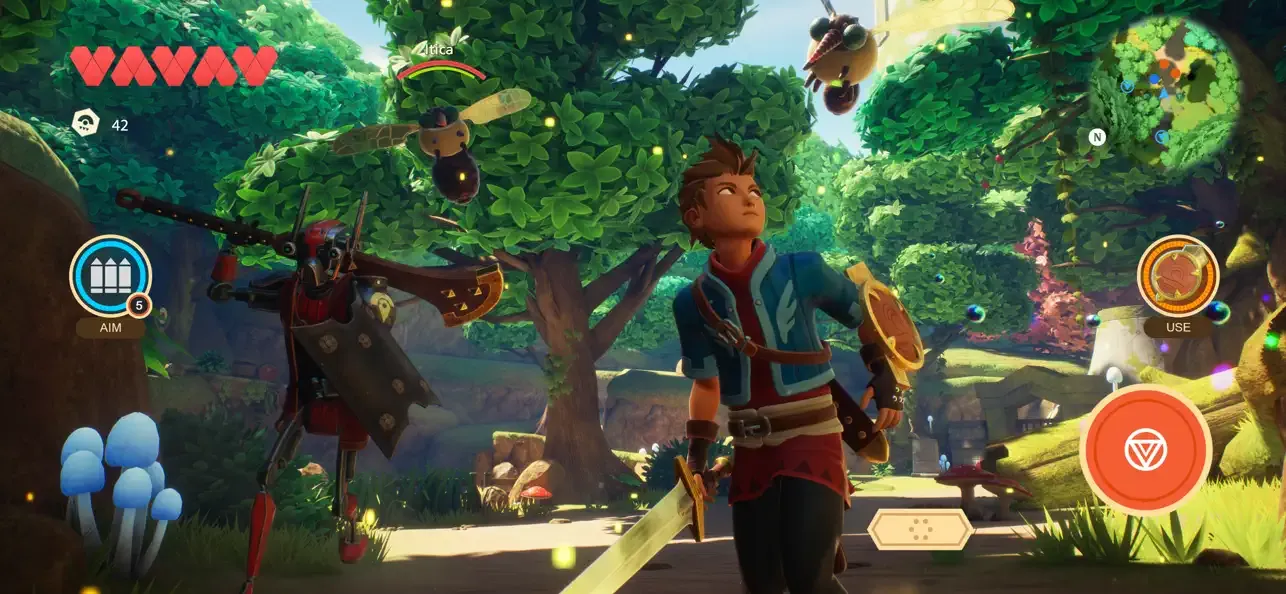
Task: Tap the beige hexagonal dodge button
Action: click(920, 529)
